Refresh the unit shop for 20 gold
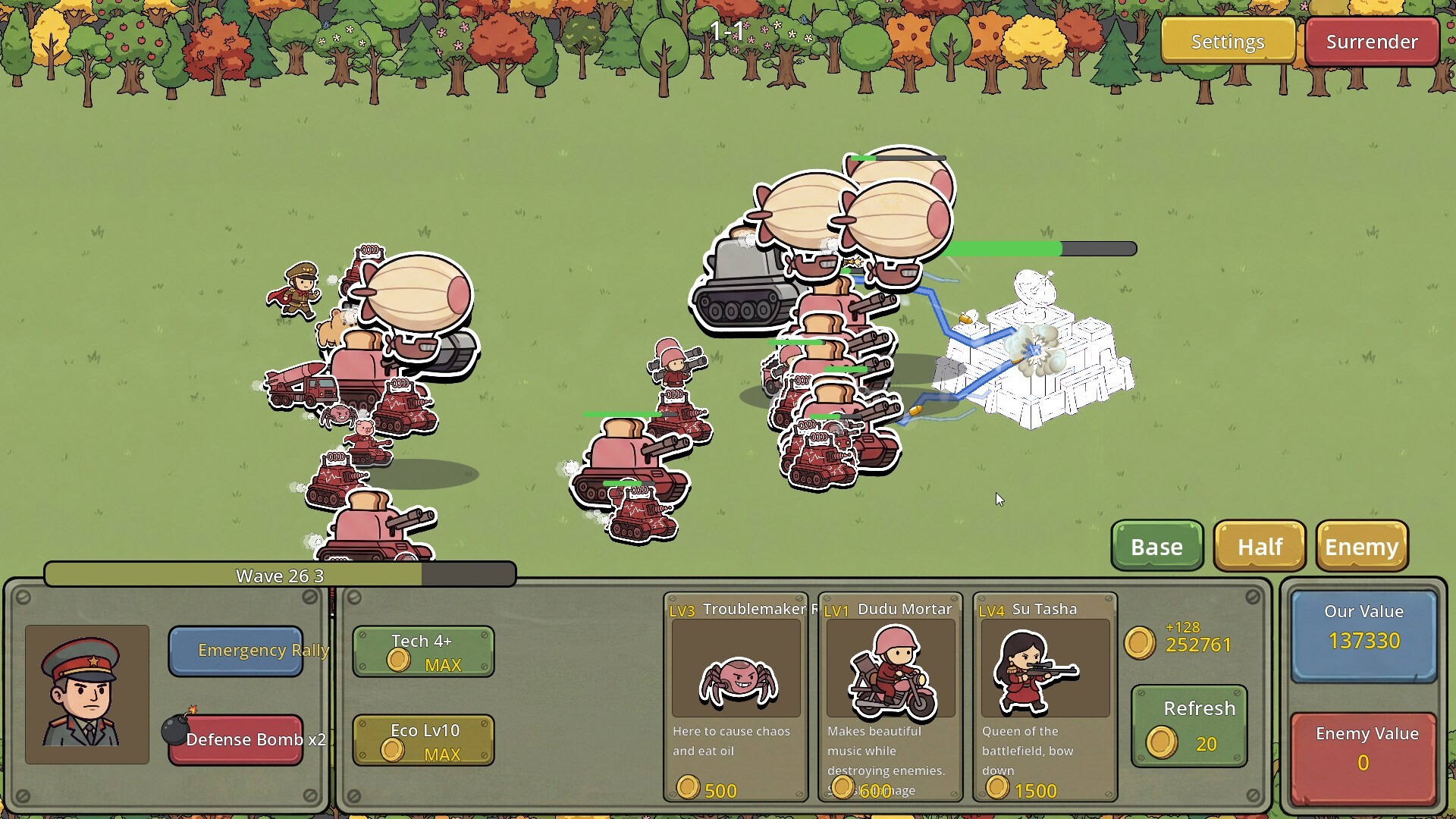This screenshot has height=819, width=1456. pyautogui.click(x=1188, y=726)
